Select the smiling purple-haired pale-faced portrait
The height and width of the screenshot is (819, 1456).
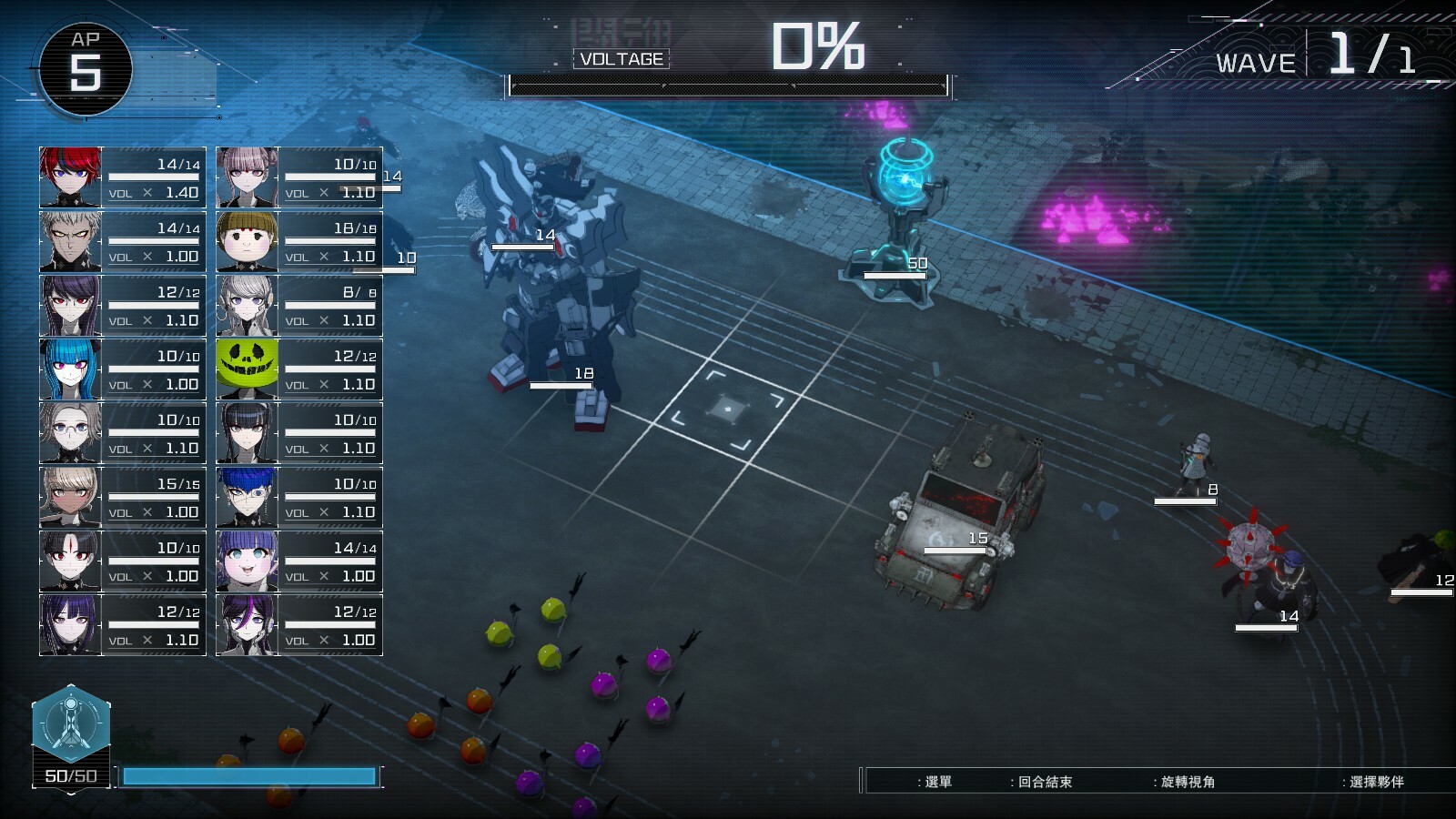click(x=248, y=561)
